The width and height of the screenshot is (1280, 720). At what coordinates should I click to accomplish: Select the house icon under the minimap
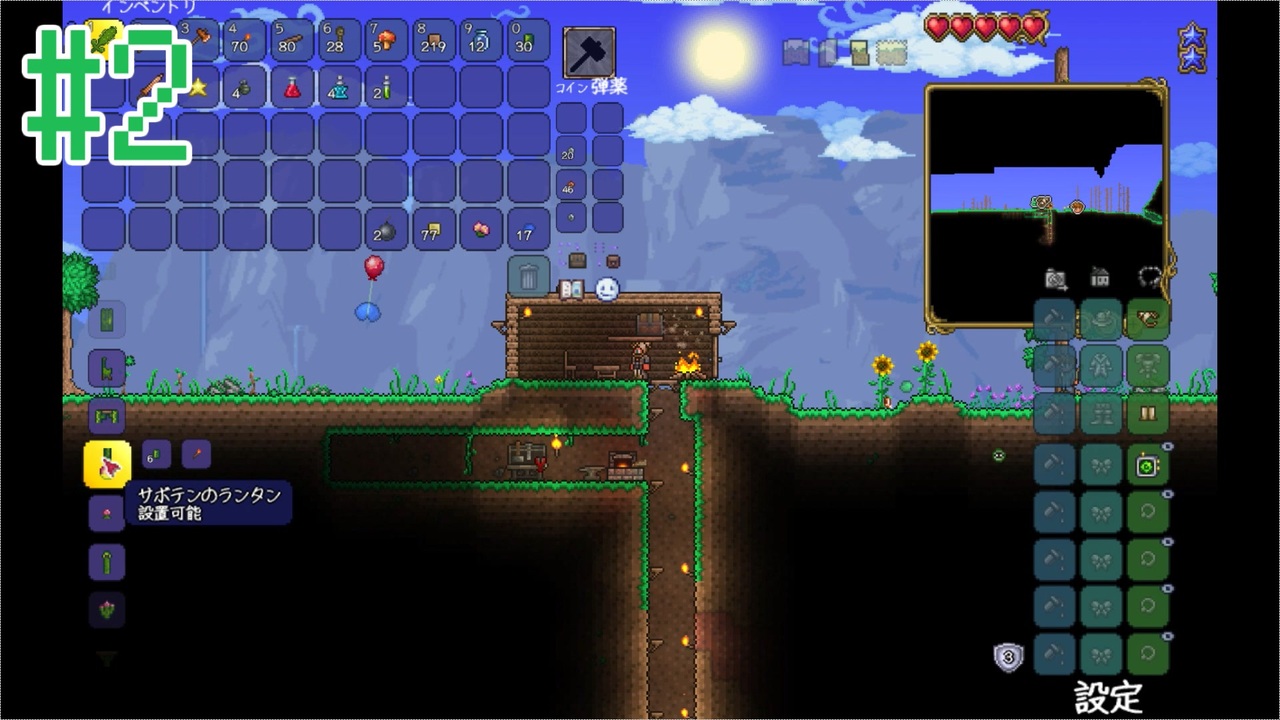pos(1100,278)
